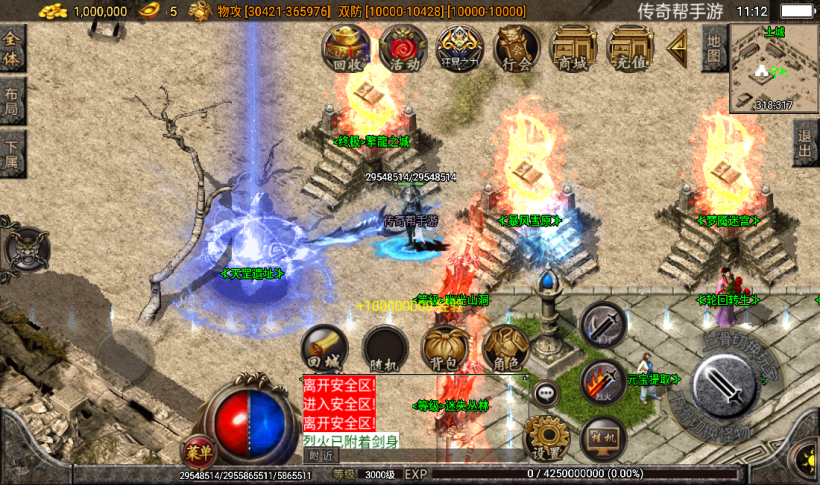Select the 全体 tab
Viewport: 820px width, 485px height.
pyautogui.click(x=12, y=48)
